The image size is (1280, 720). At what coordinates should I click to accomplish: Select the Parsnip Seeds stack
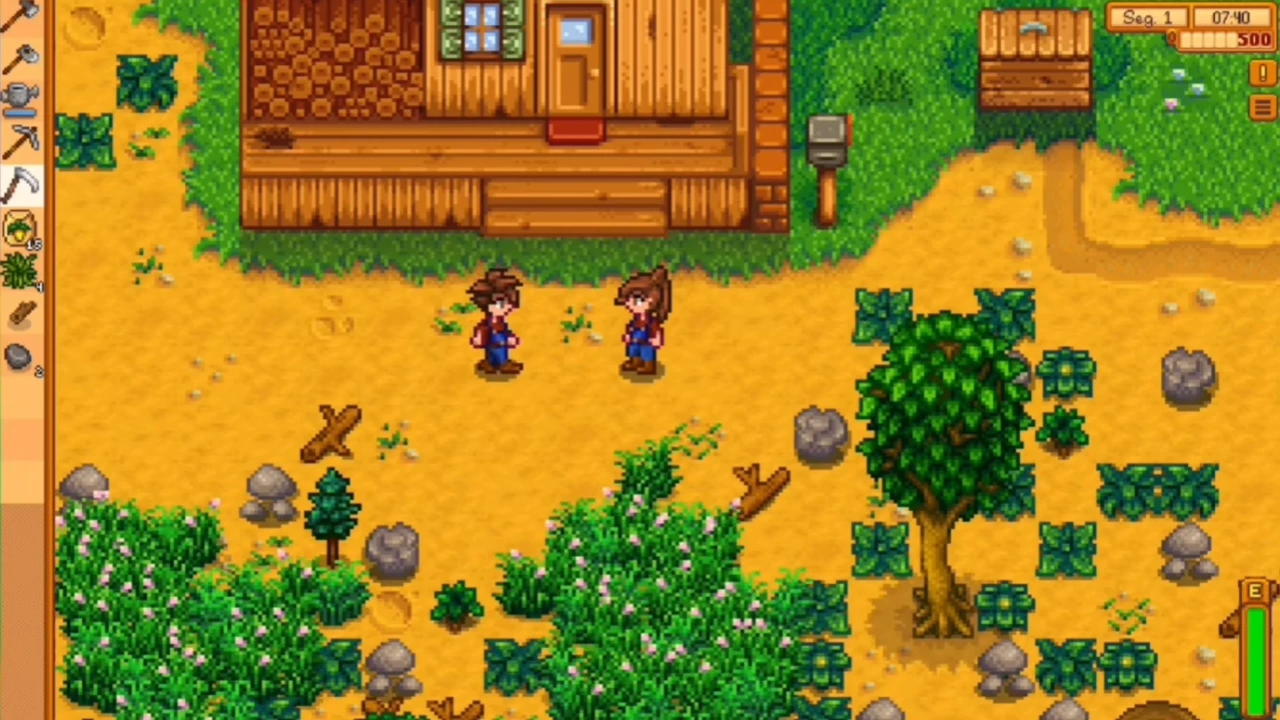point(22,230)
